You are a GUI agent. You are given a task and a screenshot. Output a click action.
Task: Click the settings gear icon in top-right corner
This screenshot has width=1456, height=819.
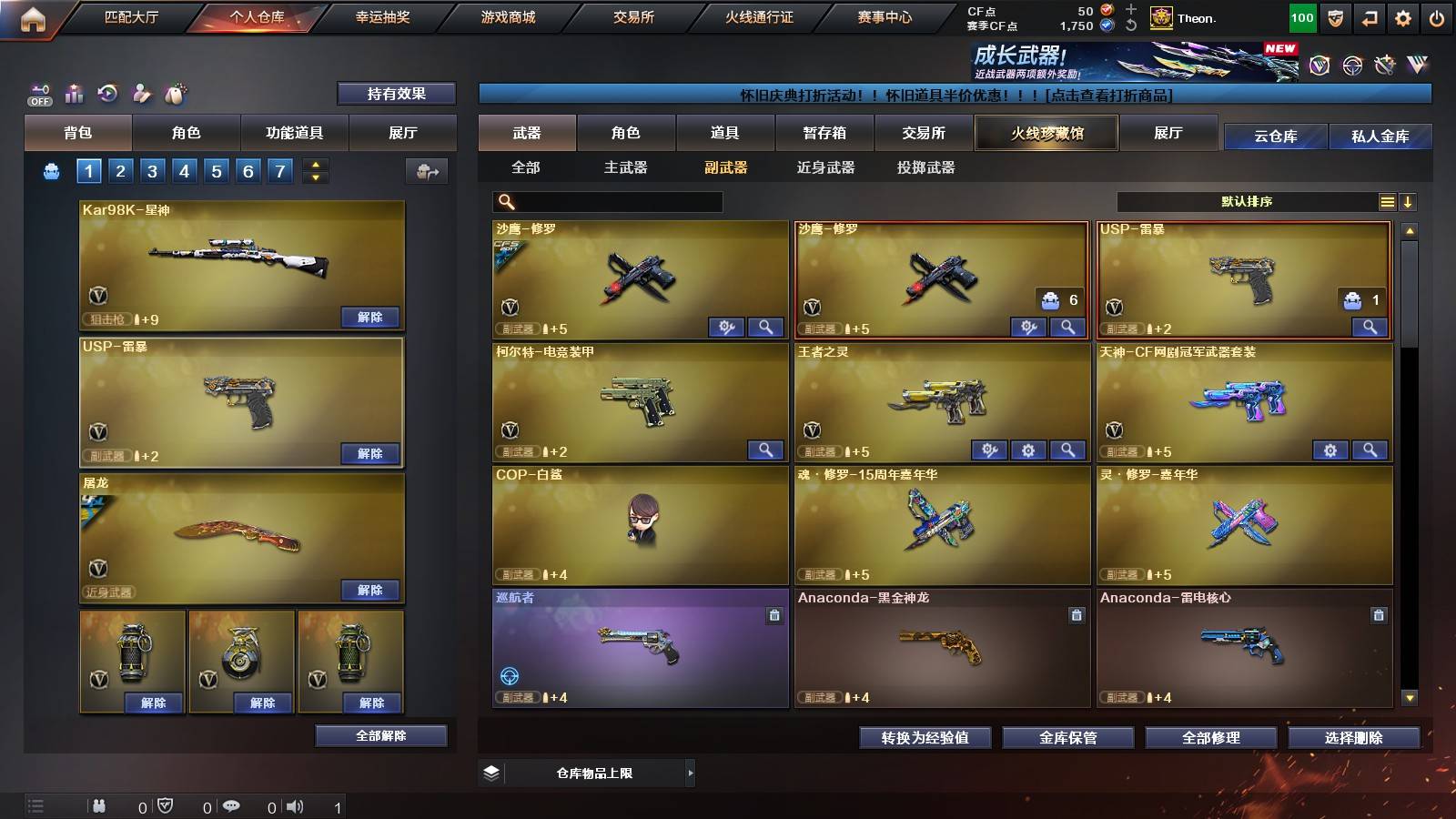[1404, 16]
